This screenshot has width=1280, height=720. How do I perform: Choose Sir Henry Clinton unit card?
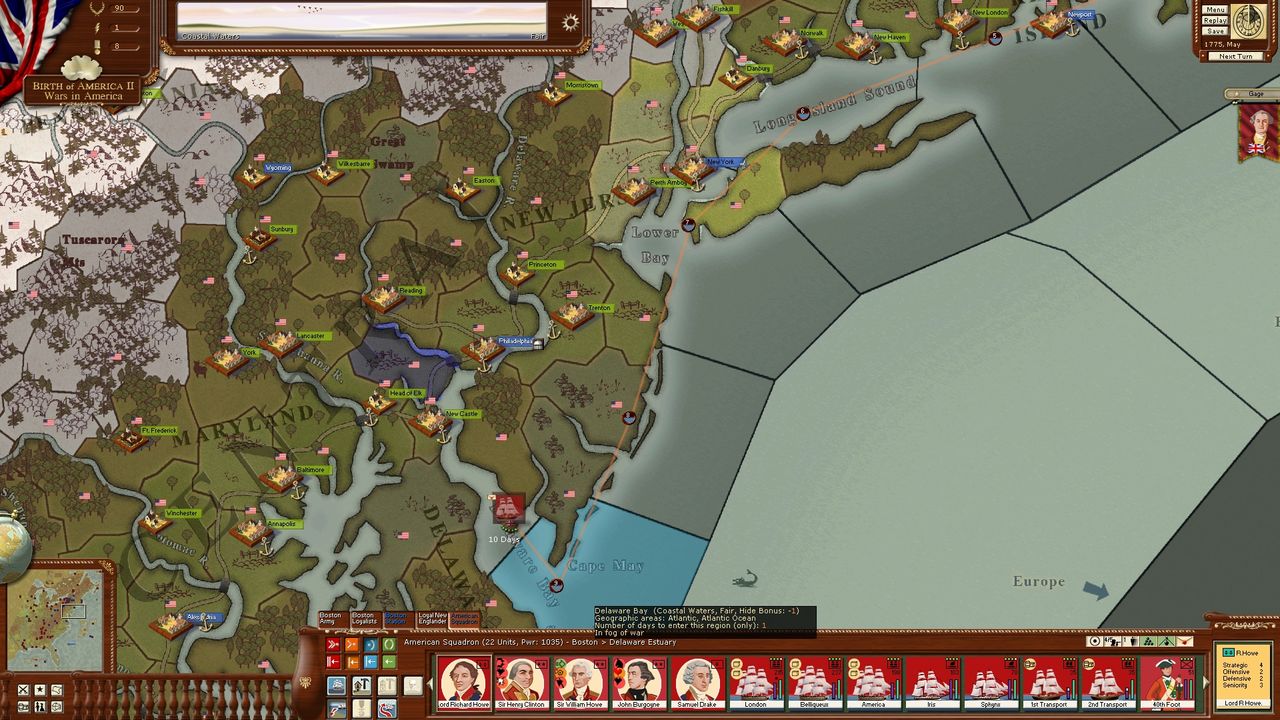coord(522,681)
